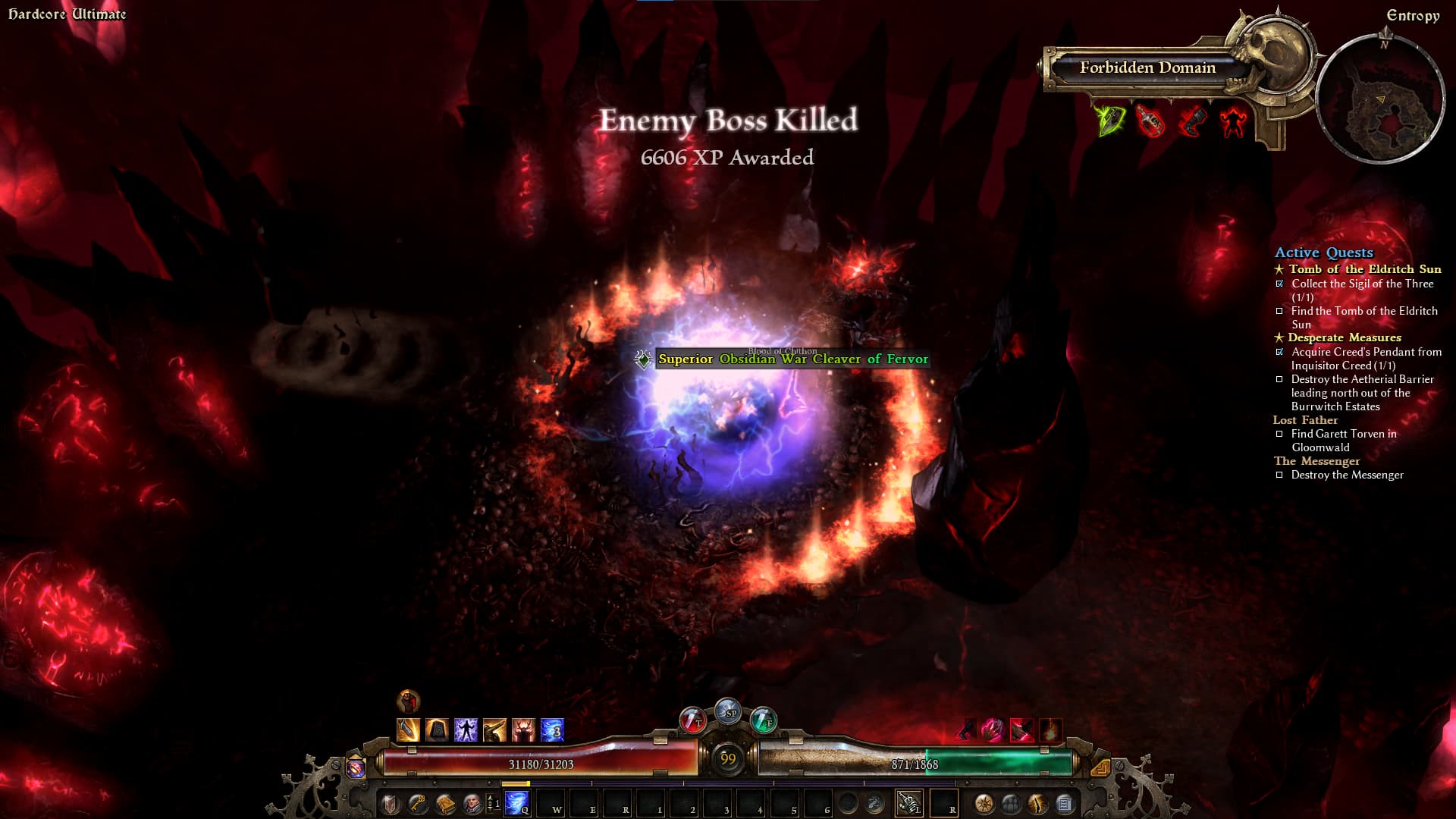Click the fist buff icon above skills

coord(409,700)
